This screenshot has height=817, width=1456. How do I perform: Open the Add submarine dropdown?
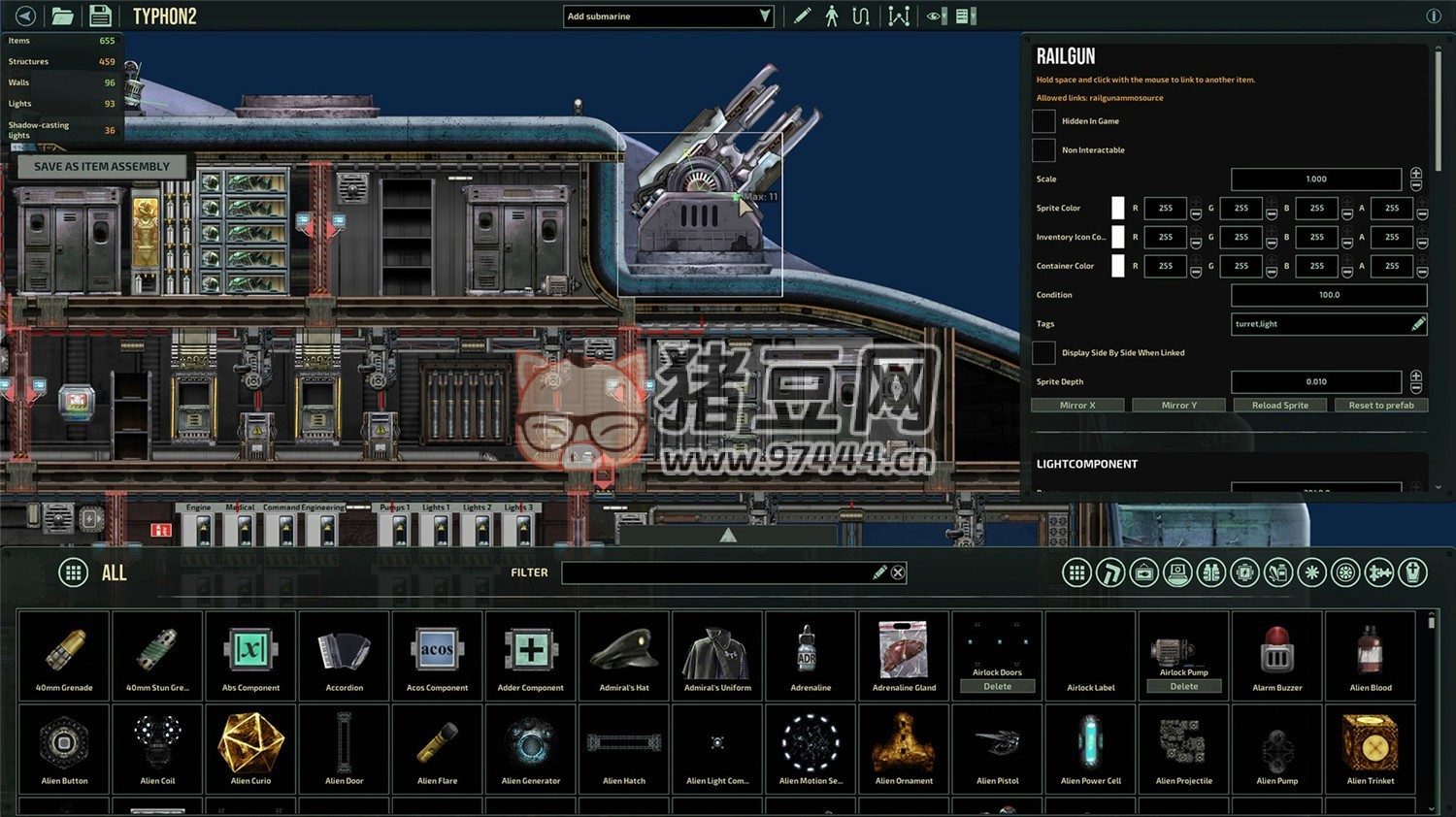(x=669, y=16)
